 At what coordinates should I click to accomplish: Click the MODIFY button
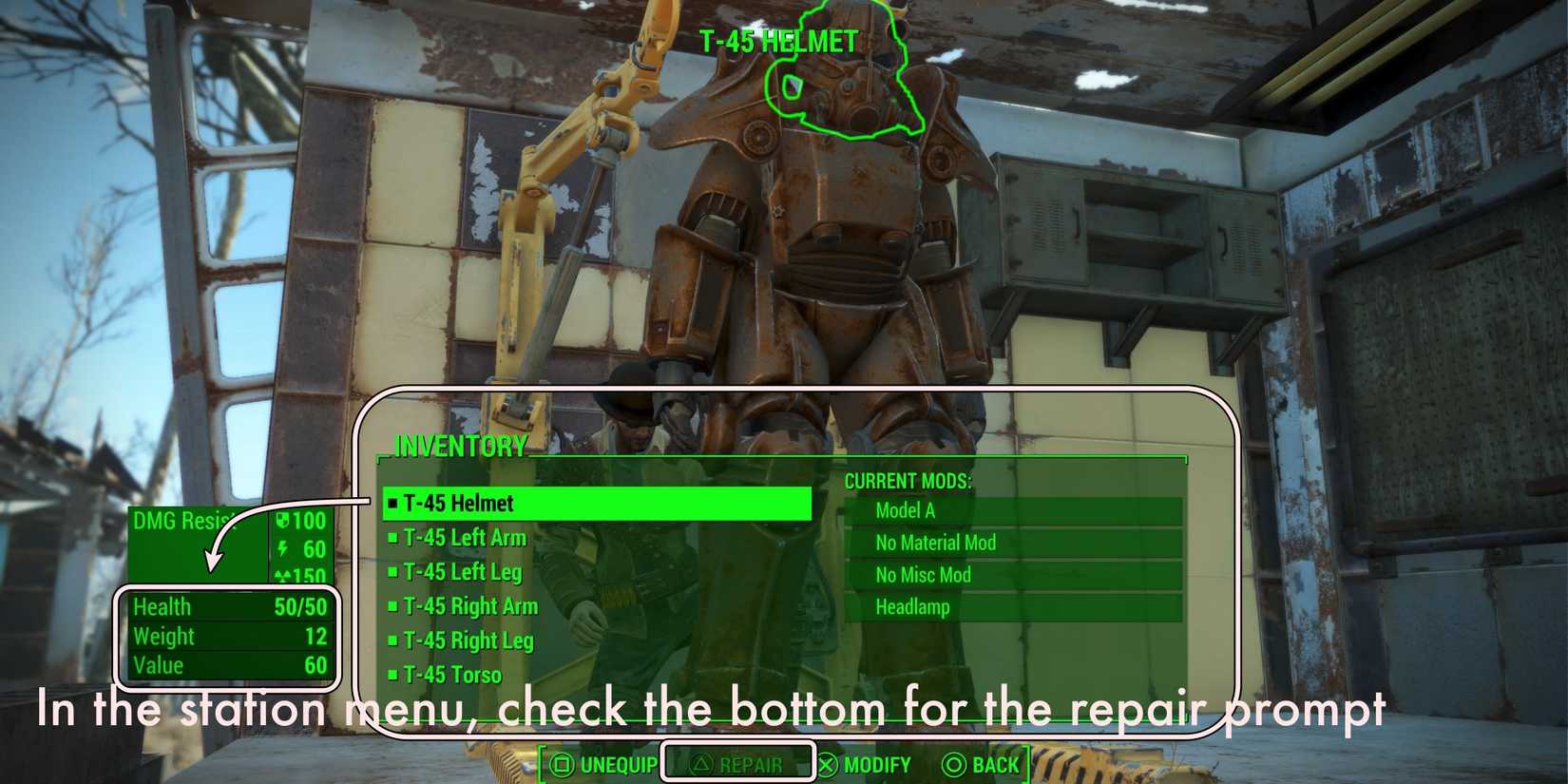(x=867, y=763)
